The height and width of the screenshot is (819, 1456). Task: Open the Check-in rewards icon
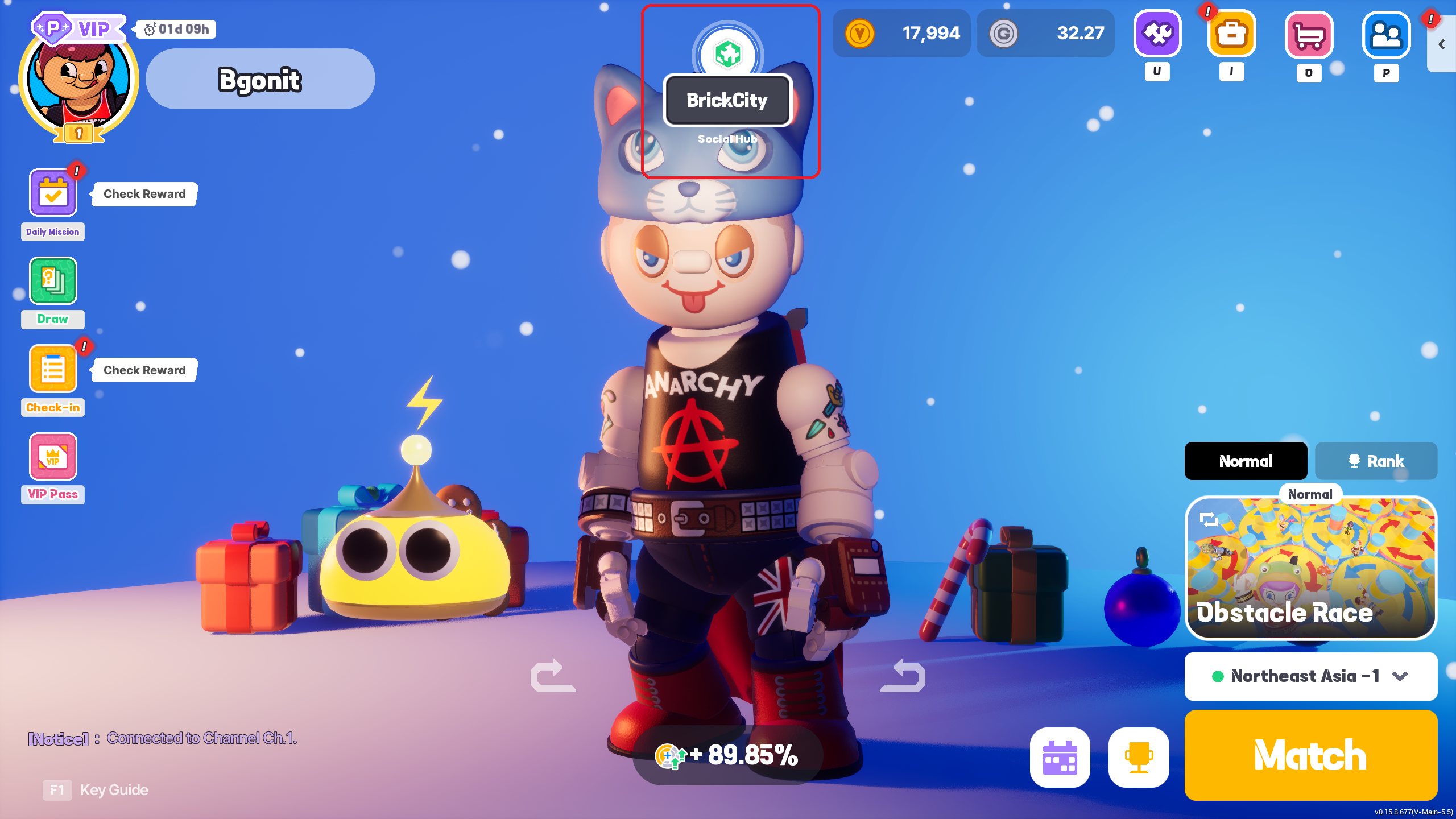point(53,369)
